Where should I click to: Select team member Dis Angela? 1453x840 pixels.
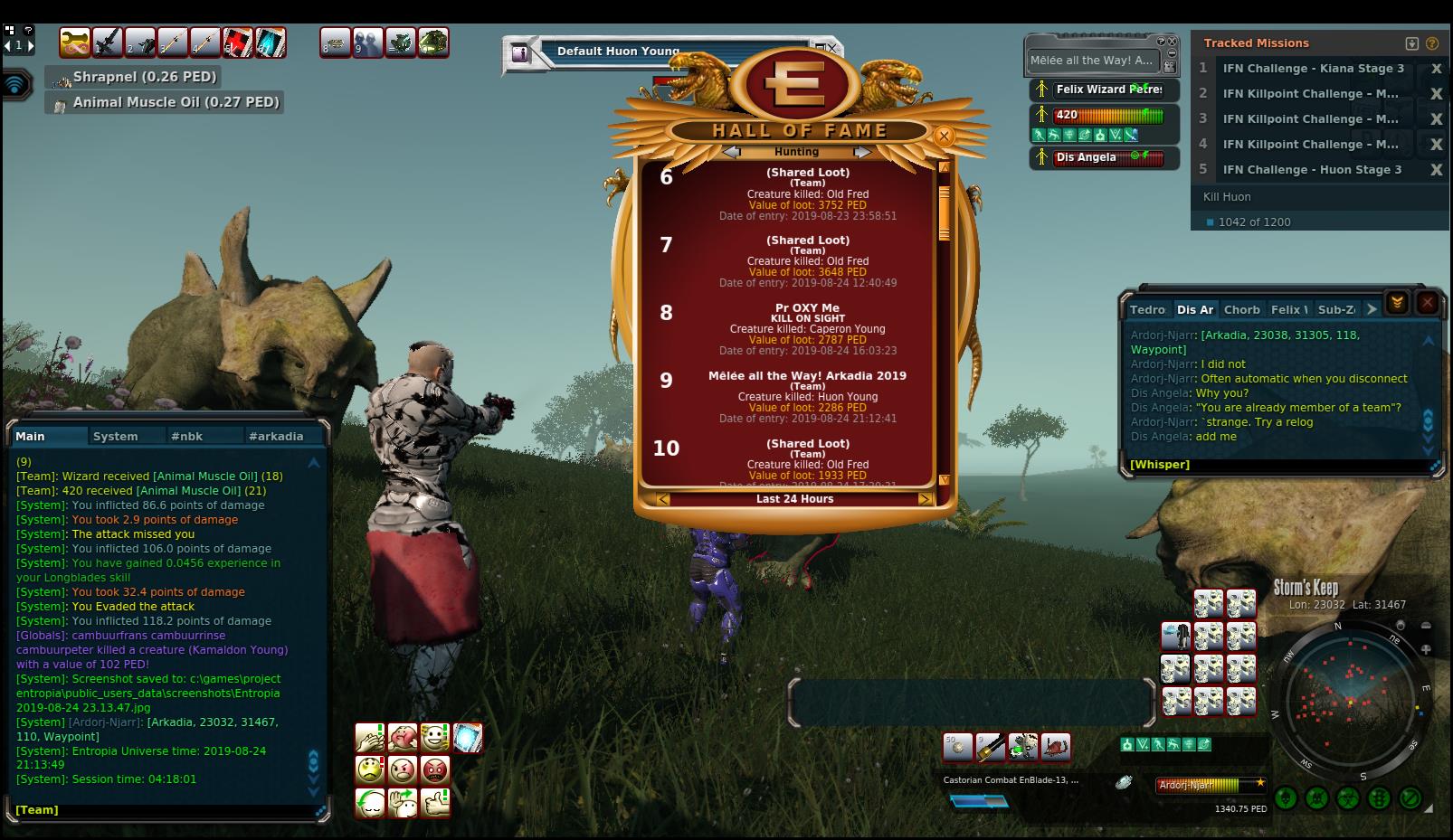point(1087,157)
